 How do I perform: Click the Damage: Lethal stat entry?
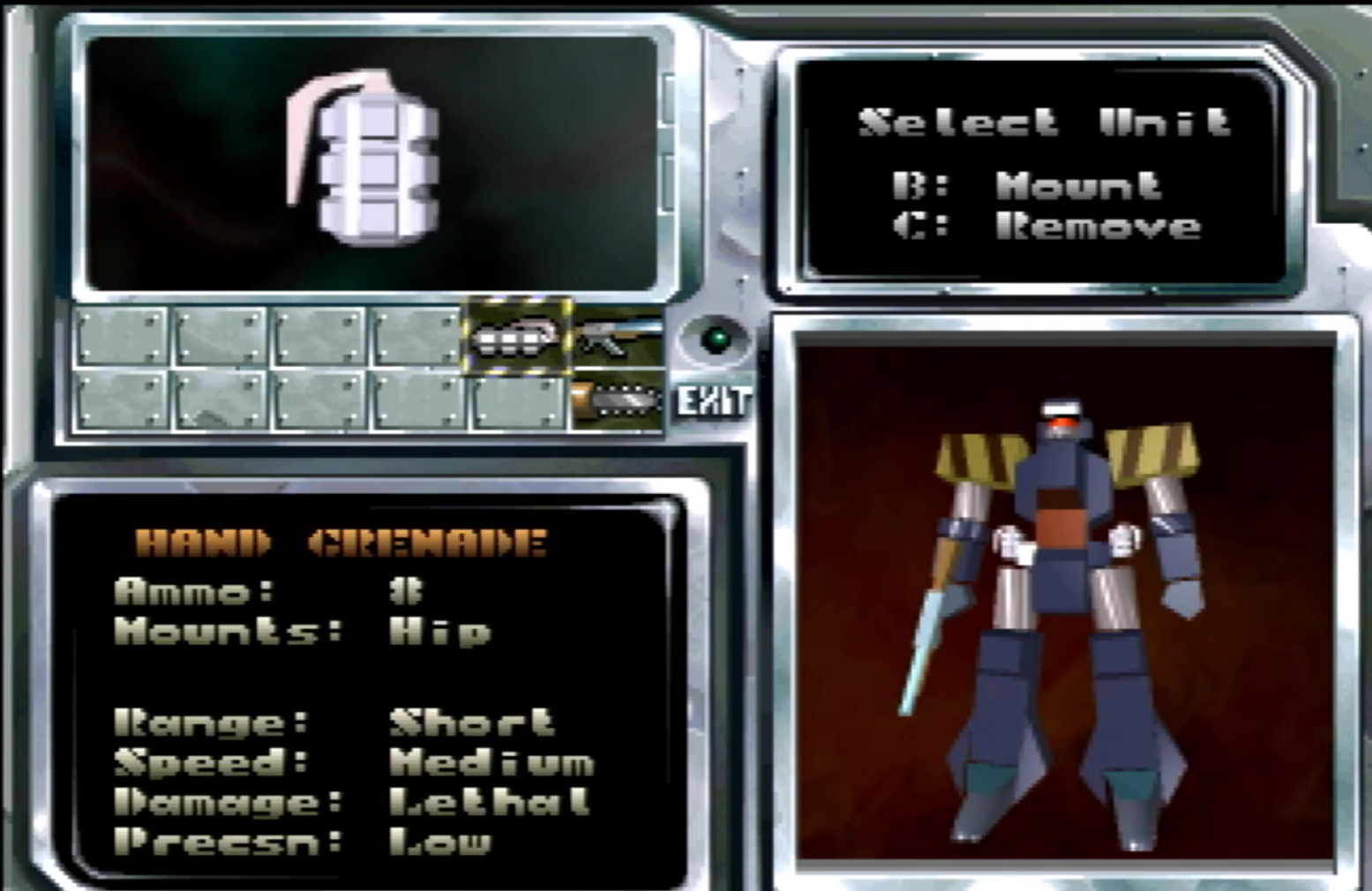349,801
